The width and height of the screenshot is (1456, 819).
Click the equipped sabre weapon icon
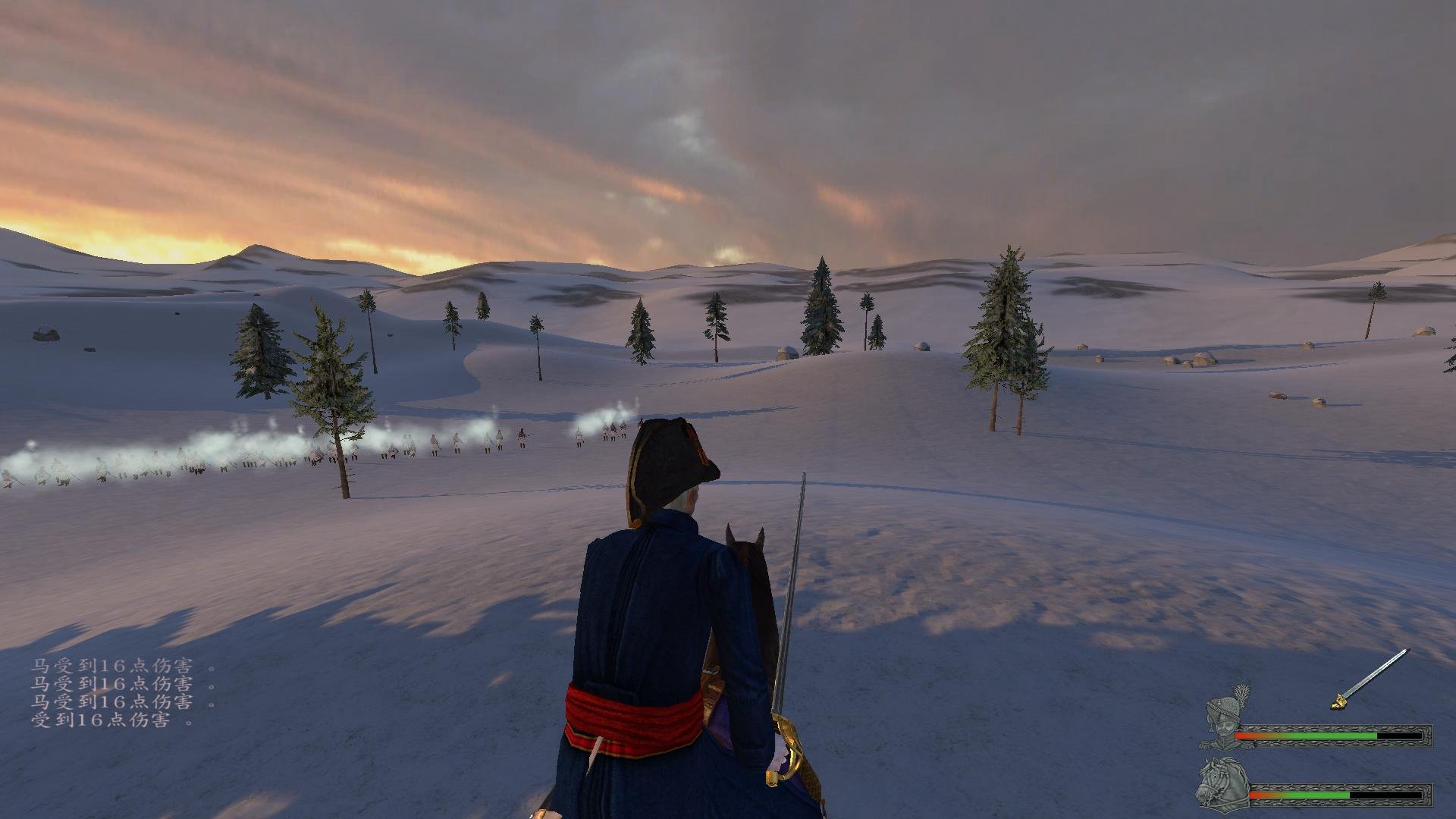click(1369, 679)
